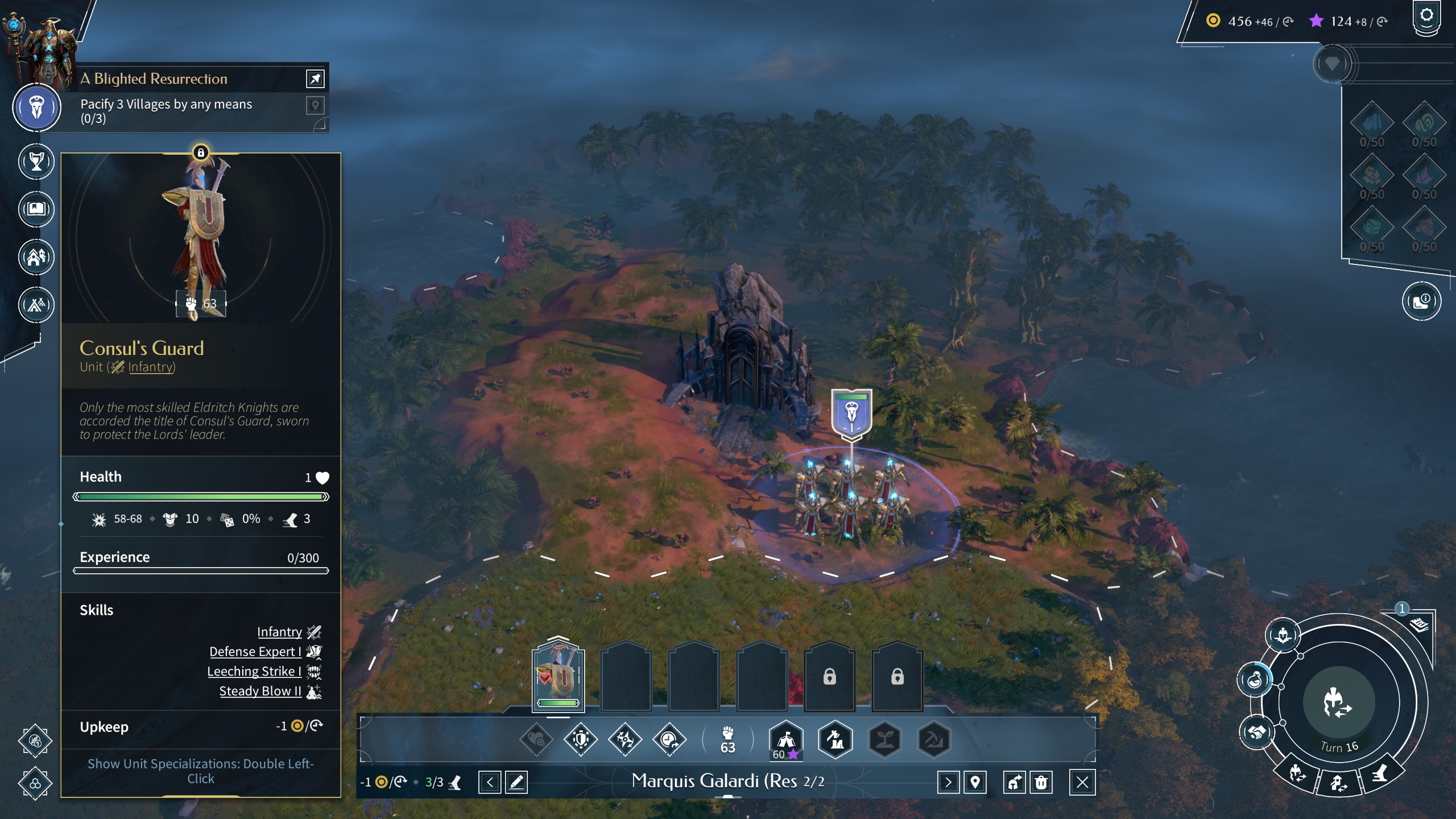Image resolution: width=1456 pixels, height=819 pixels.
Task: Pin the A Blighted Resurrection quest
Action: [x=315, y=78]
